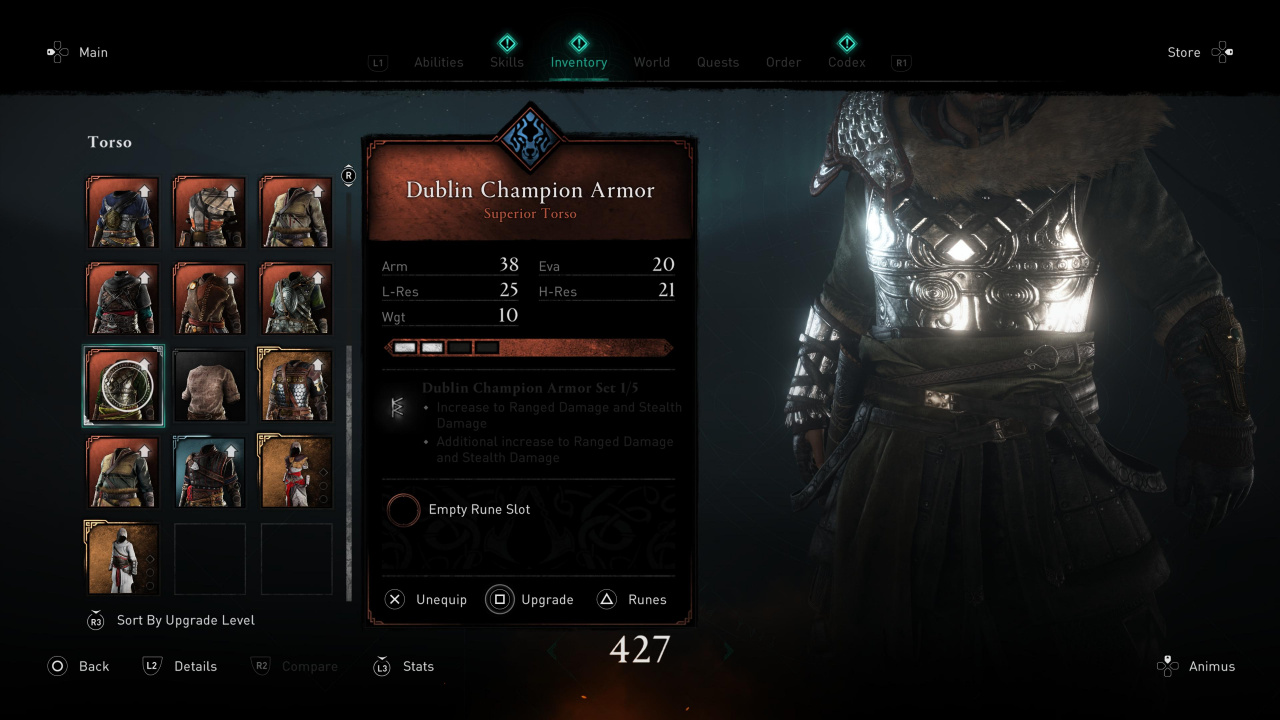Open the Skills tab
The image size is (1280, 720).
point(507,62)
